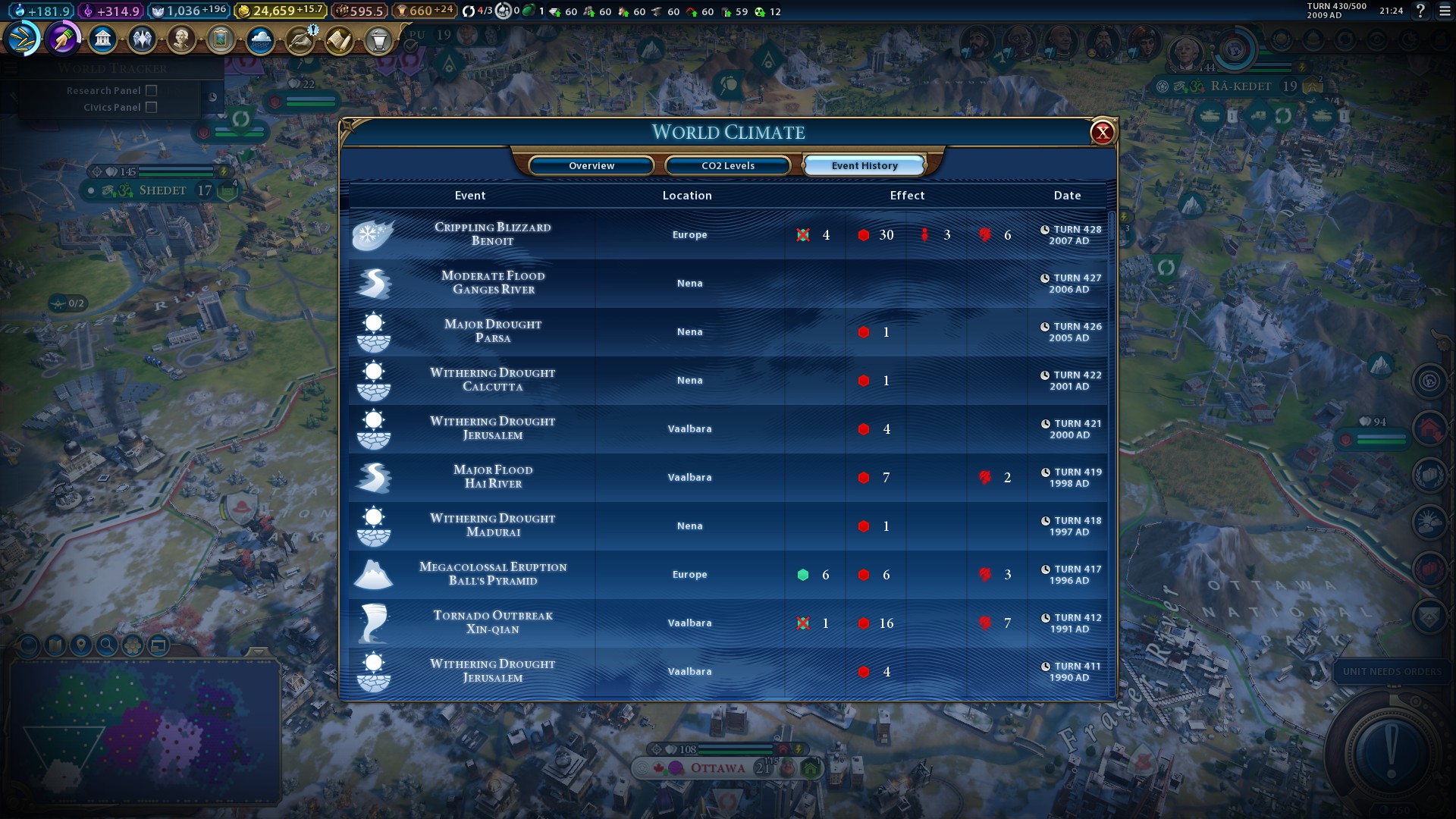Open the Ottawa city banner

(717, 768)
